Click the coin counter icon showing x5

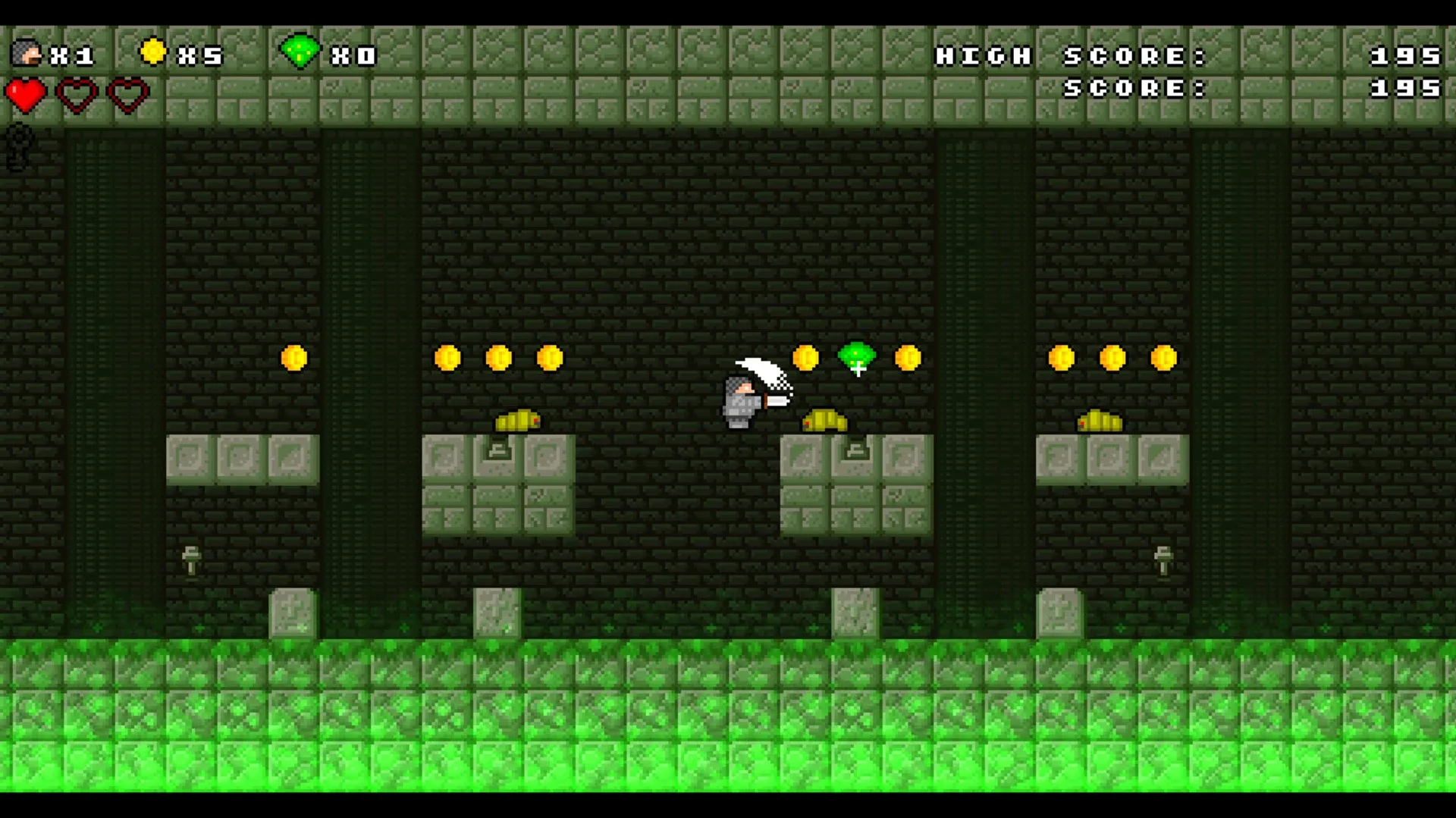point(154,52)
